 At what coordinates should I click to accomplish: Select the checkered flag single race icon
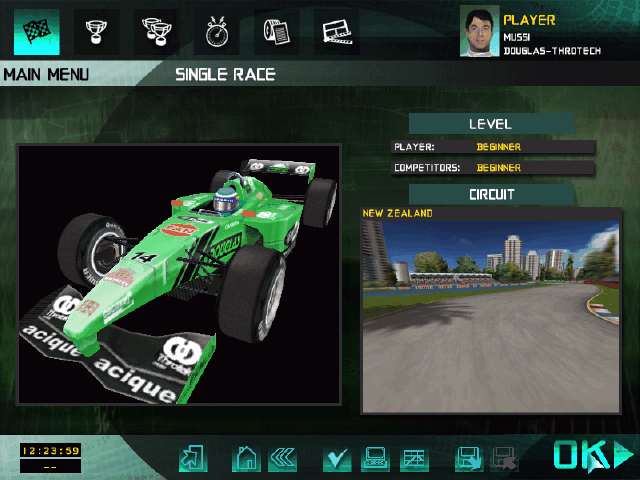click(x=36, y=32)
